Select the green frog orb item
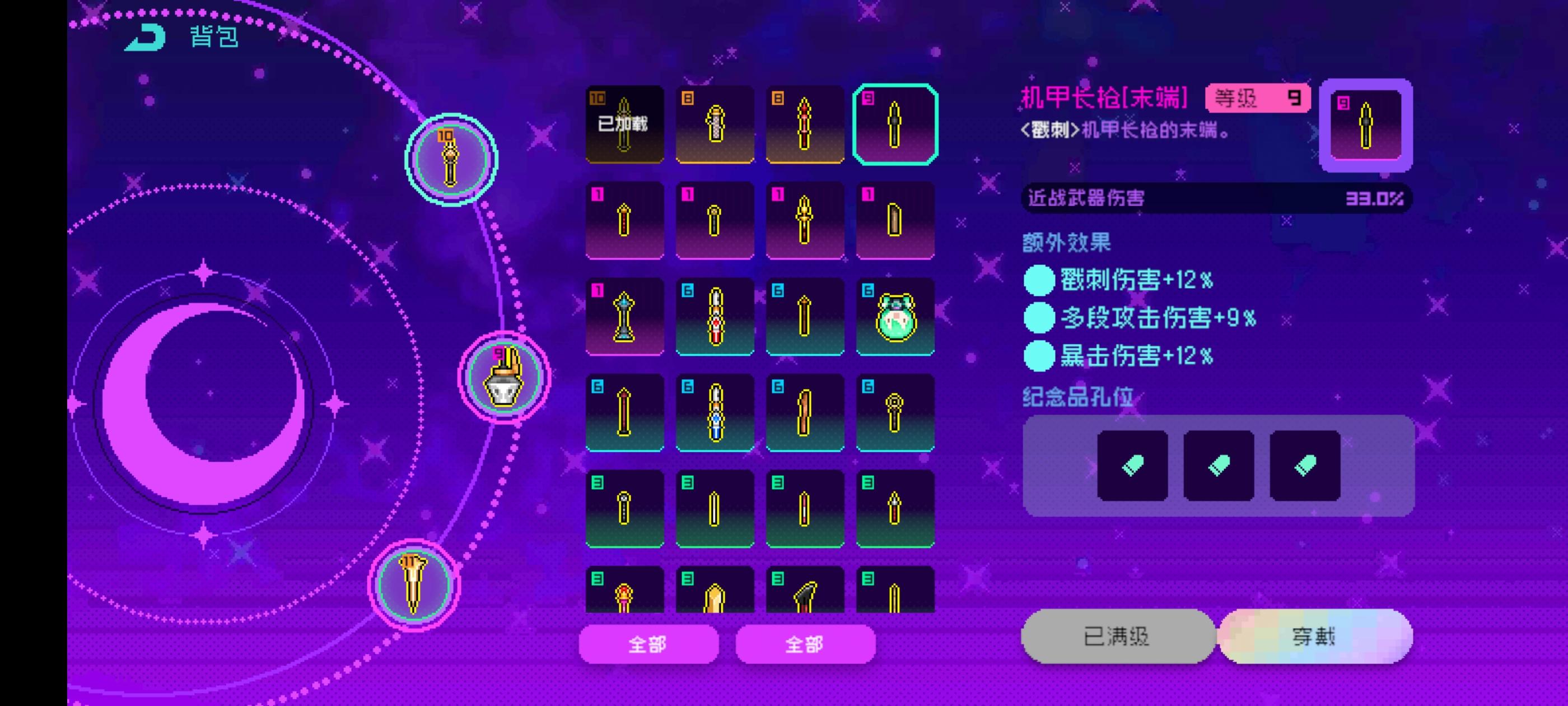The width and height of the screenshot is (1568, 706). pyautogui.click(x=895, y=315)
